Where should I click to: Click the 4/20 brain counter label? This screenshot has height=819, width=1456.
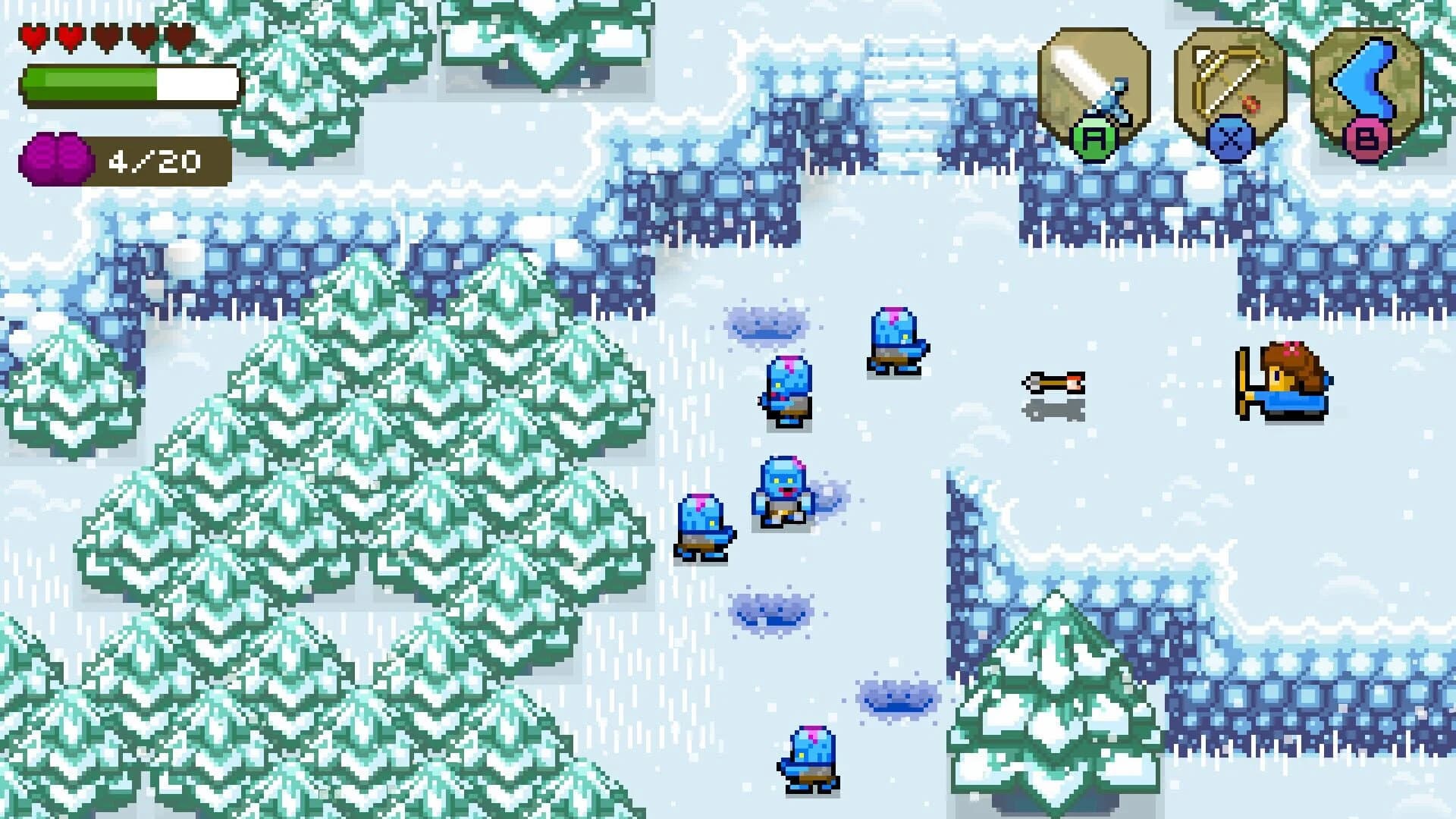(155, 159)
